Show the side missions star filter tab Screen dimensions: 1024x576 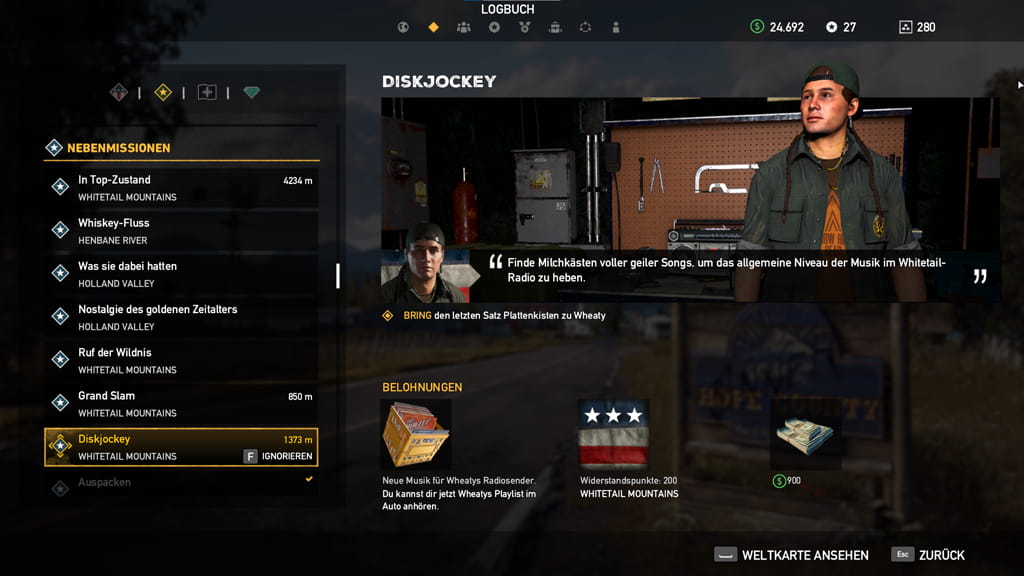[x=163, y=93]
